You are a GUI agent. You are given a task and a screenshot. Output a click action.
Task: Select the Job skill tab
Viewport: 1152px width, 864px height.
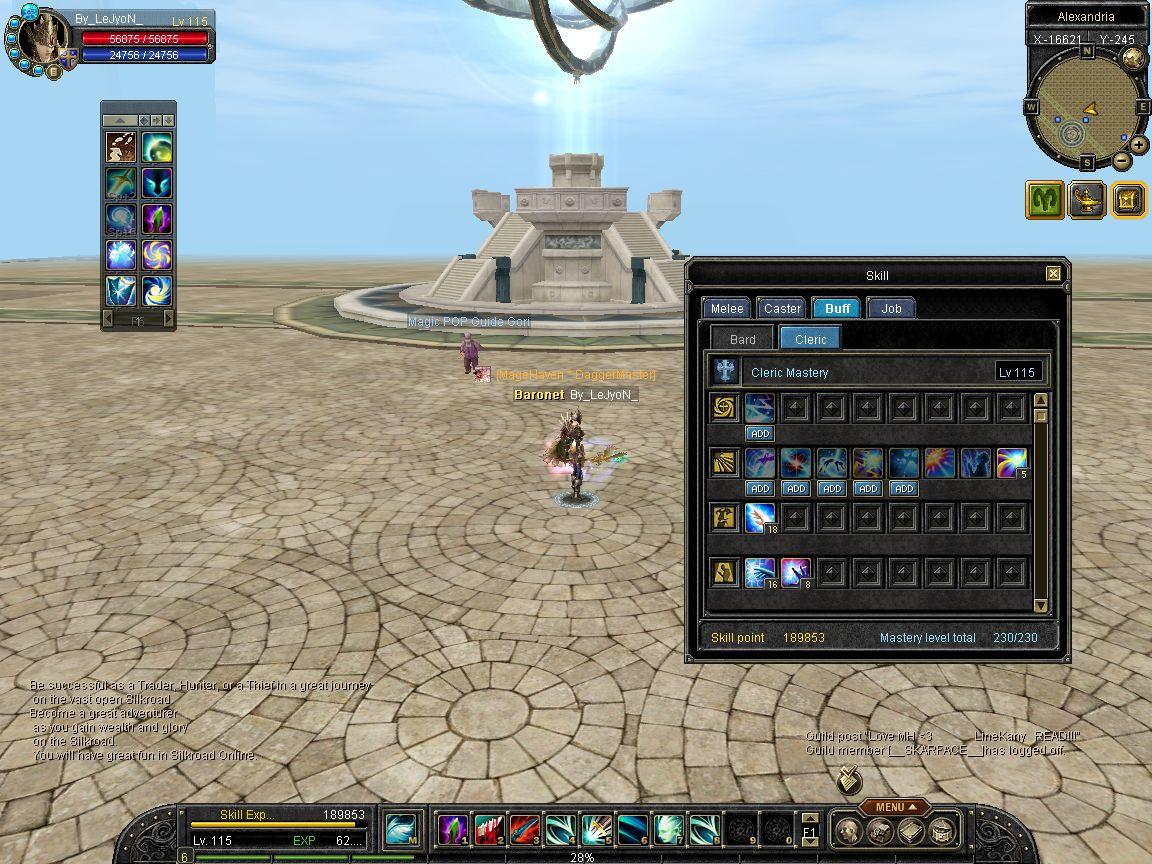(891, 308)
